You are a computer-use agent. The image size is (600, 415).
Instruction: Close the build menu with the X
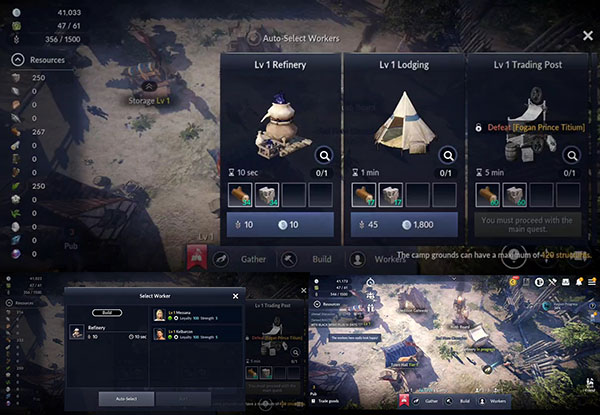click(588, 34)
